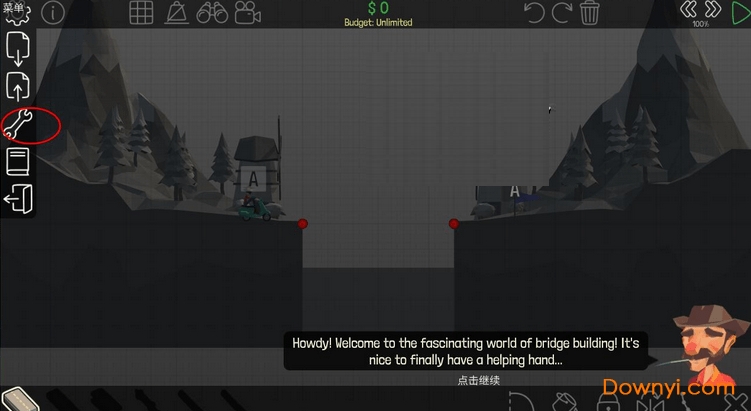Undo the last build action

[535, 12]
